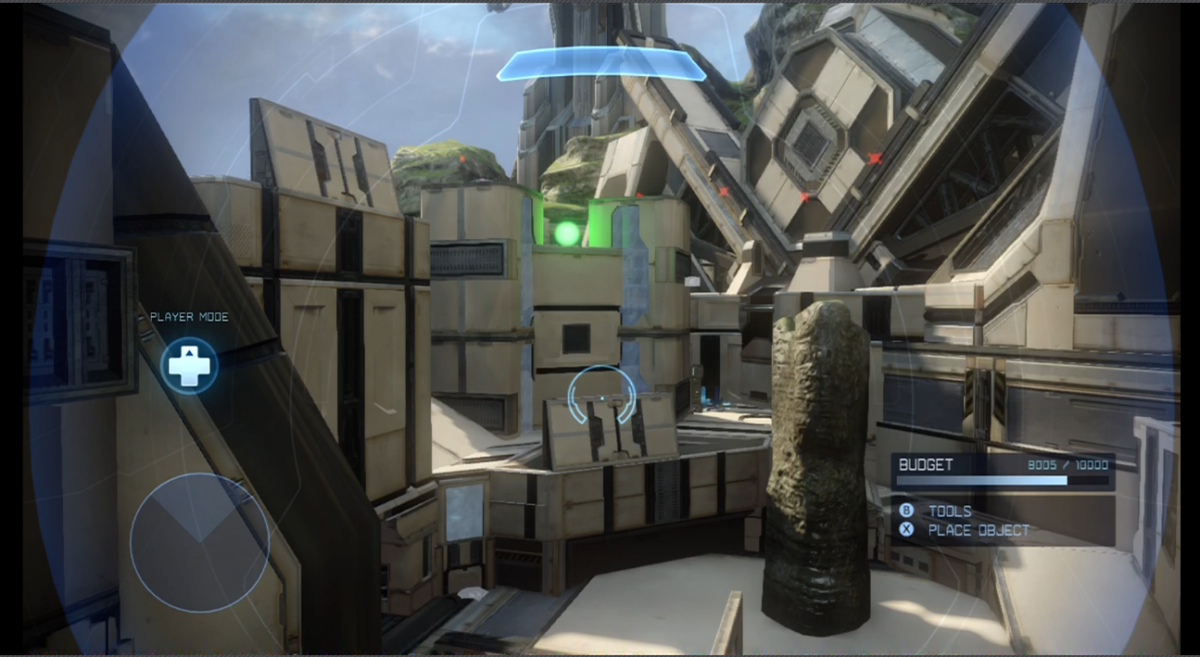
Task: Open the Tools option
Action: click(948, 511)
